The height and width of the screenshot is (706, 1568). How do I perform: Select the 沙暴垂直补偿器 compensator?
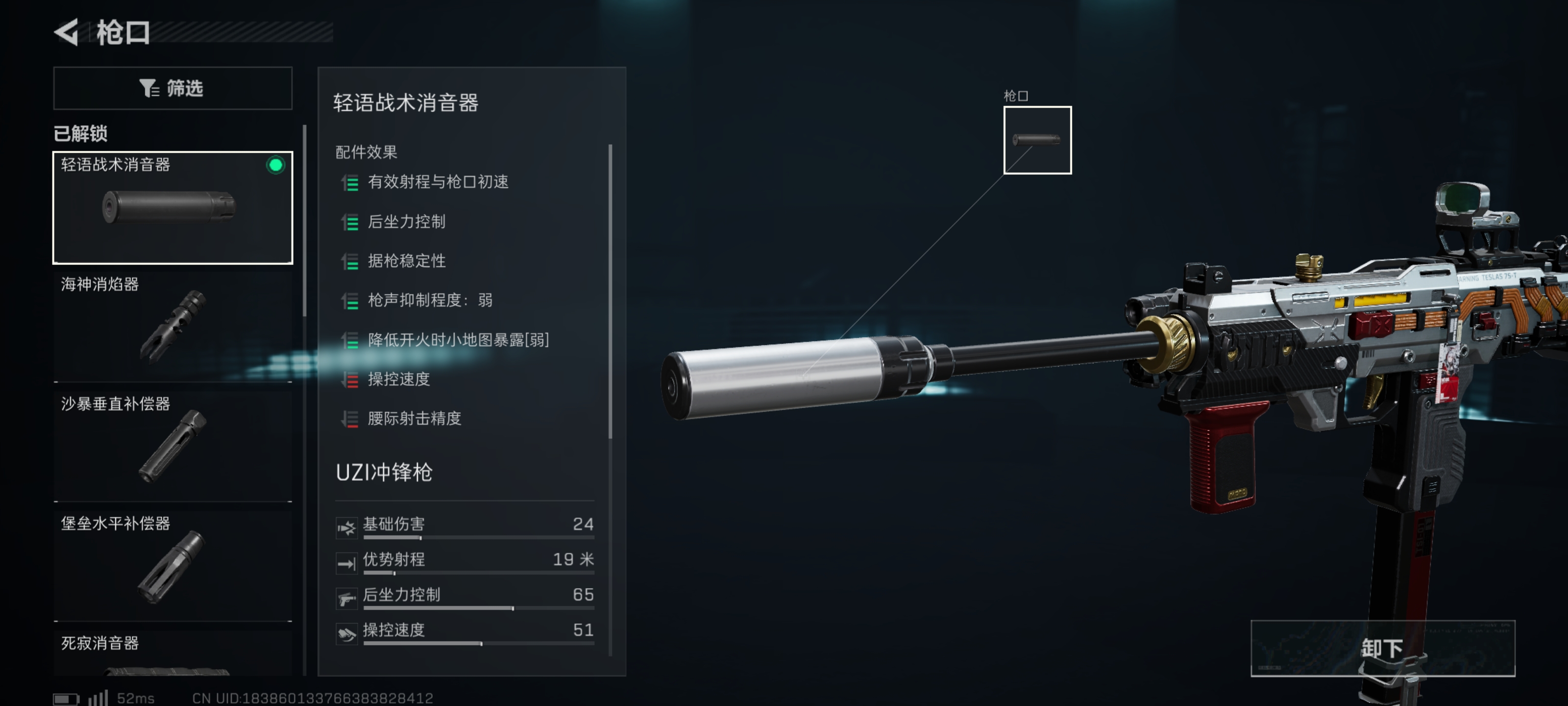pyautogui.click(x=172, y=444)
